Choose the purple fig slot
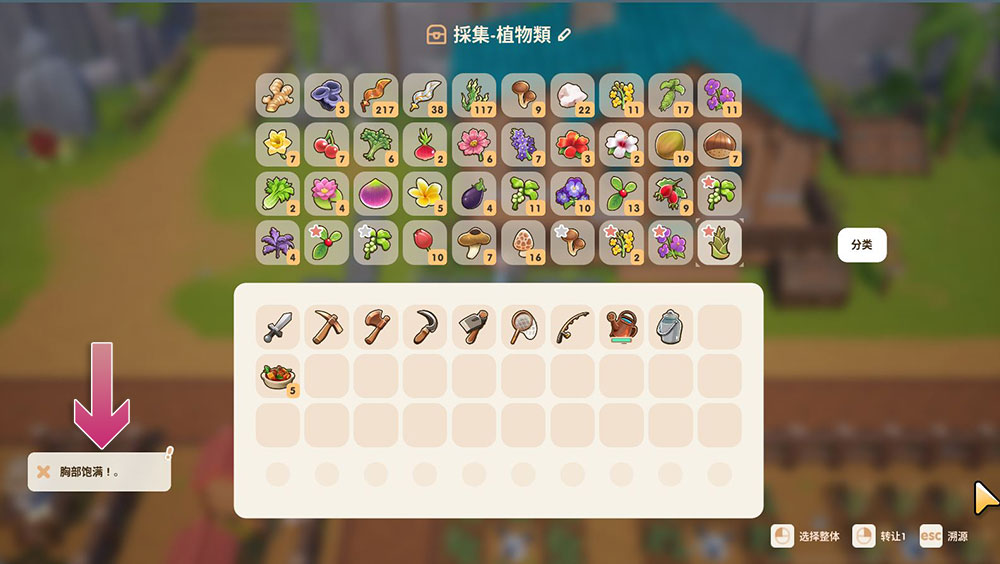Screen dimensions: 1000x564 click(x=376, y=193)
